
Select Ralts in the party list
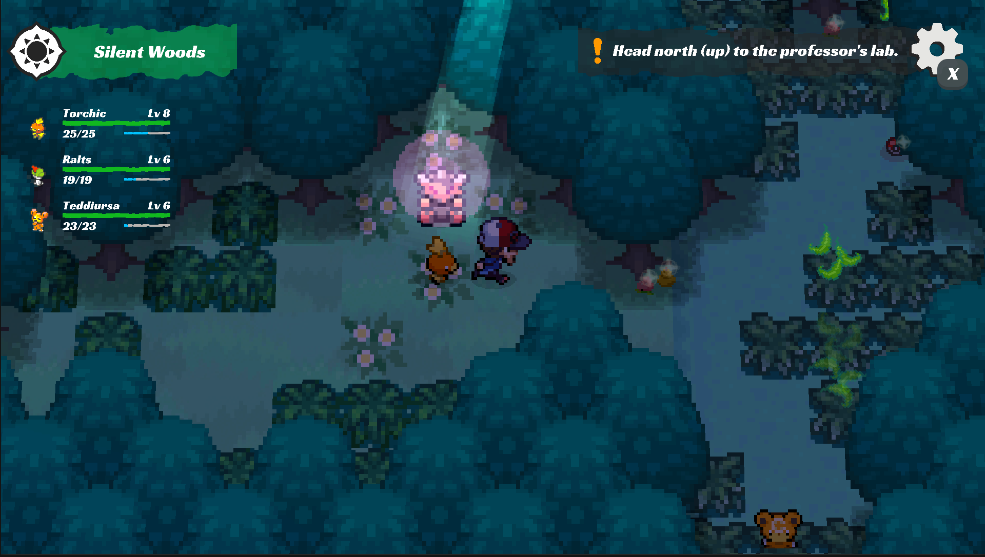pyautogui.click(x=100, y=169)
